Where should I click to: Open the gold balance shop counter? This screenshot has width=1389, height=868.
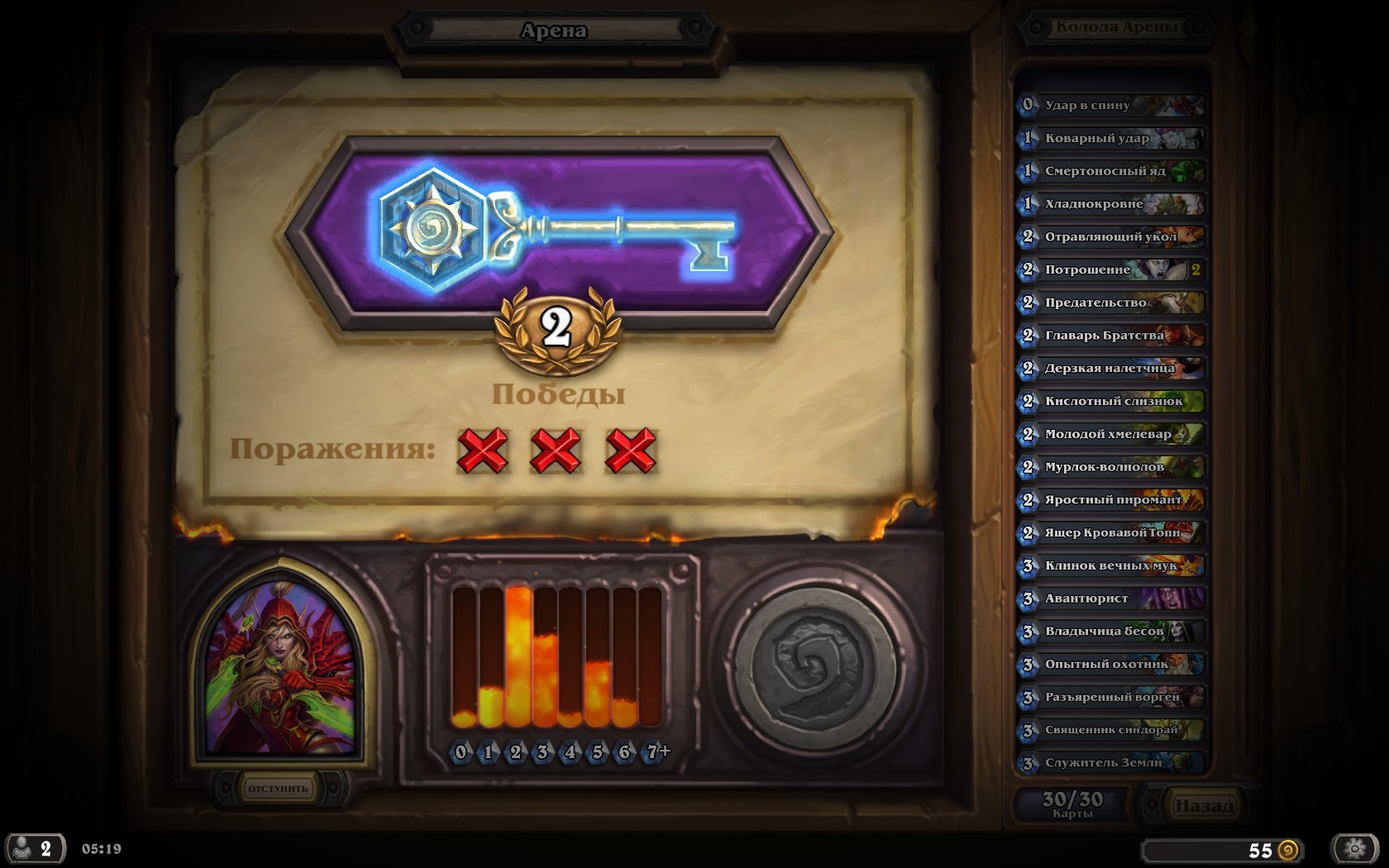[1221, 850]
